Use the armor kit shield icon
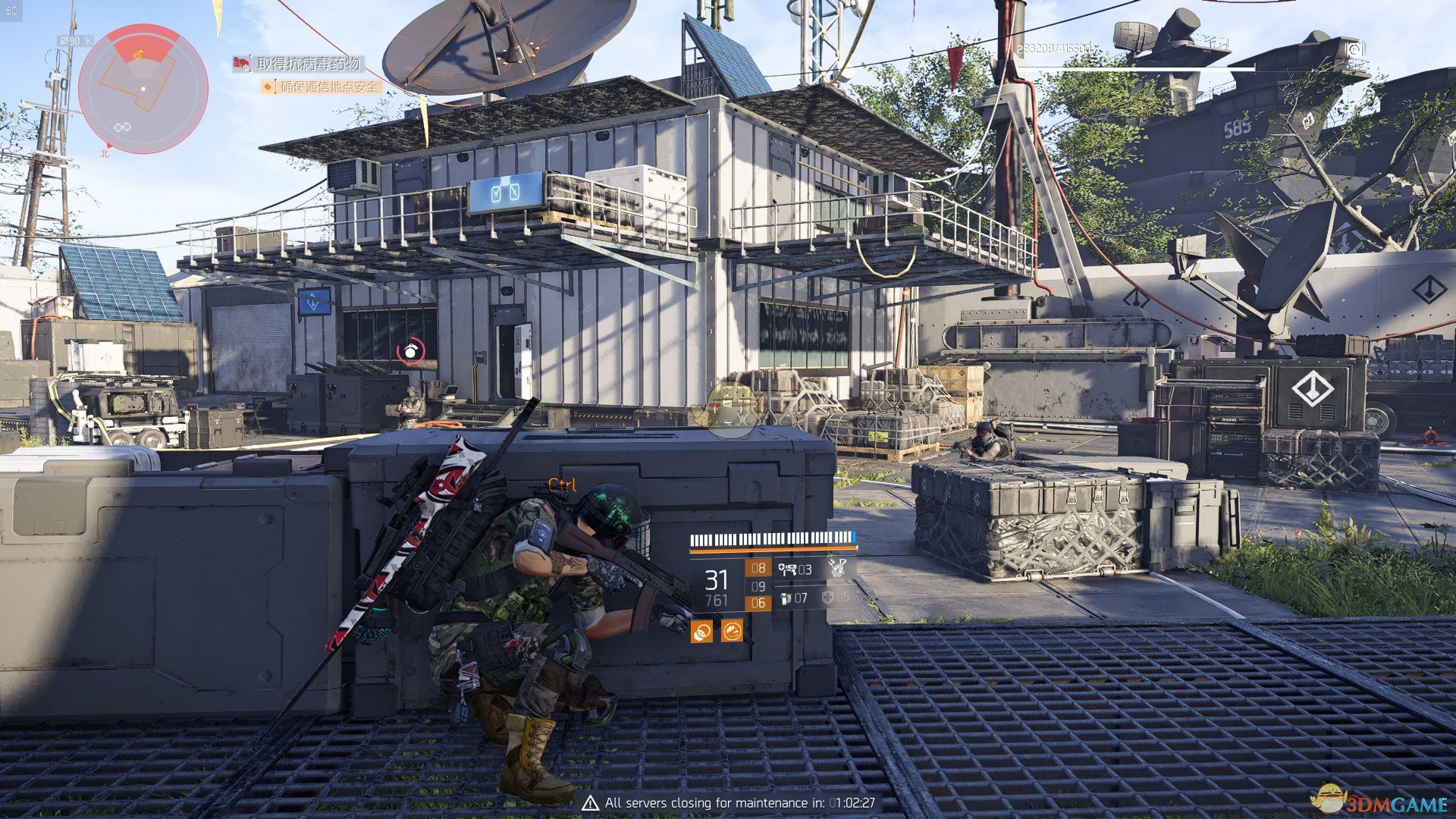This screenshot has height=819, width=1456. [x=828, y=598]
